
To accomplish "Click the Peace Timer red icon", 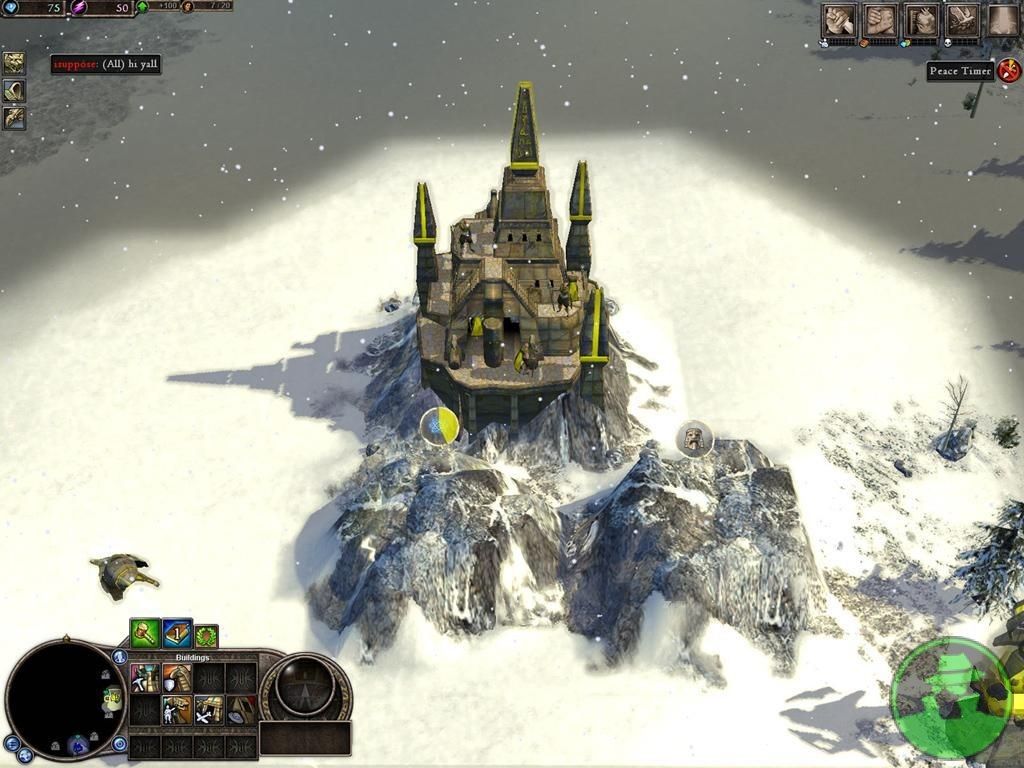I will (1008, 70).
